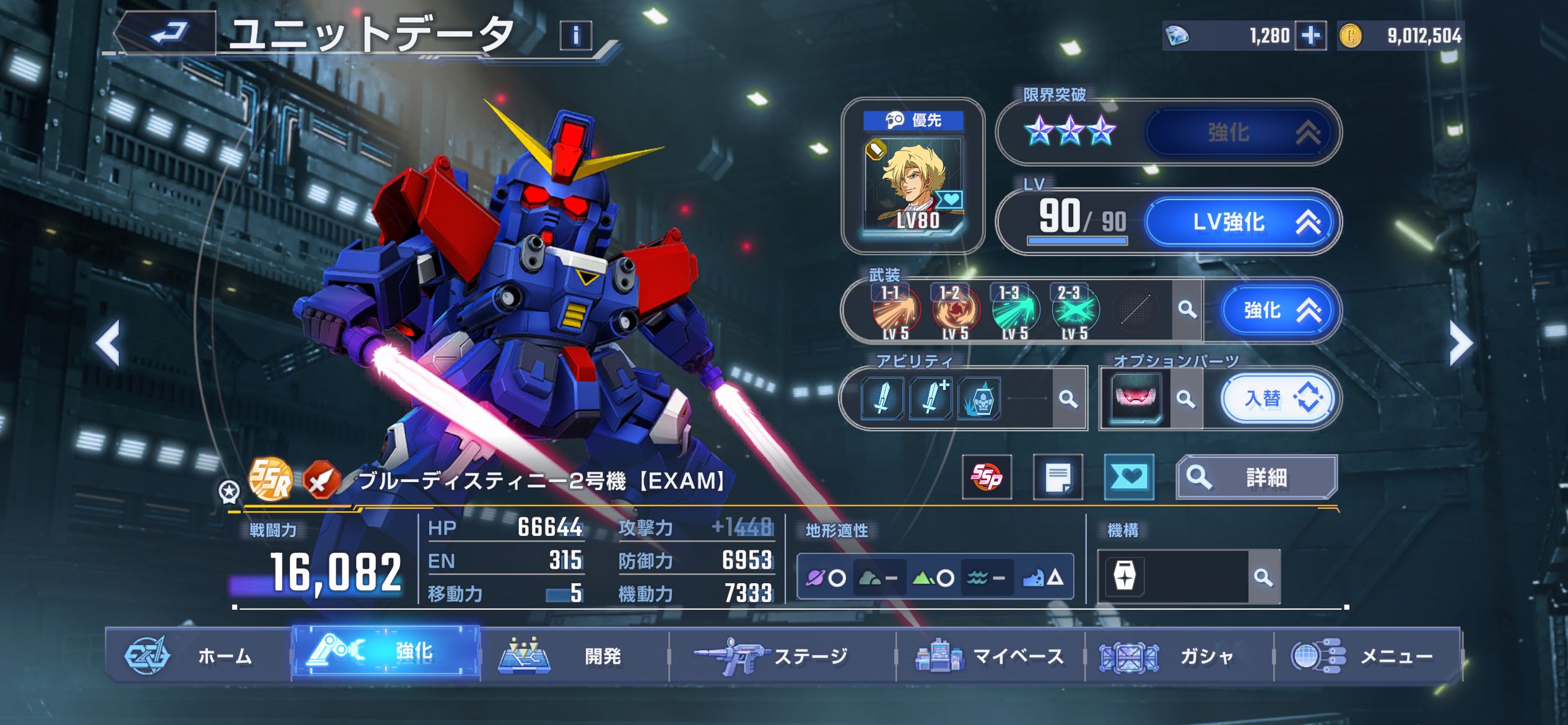Open the weapon 強化 upgrade button
The height and width of the screenshot is (725, 1568).
(1280, 310)
